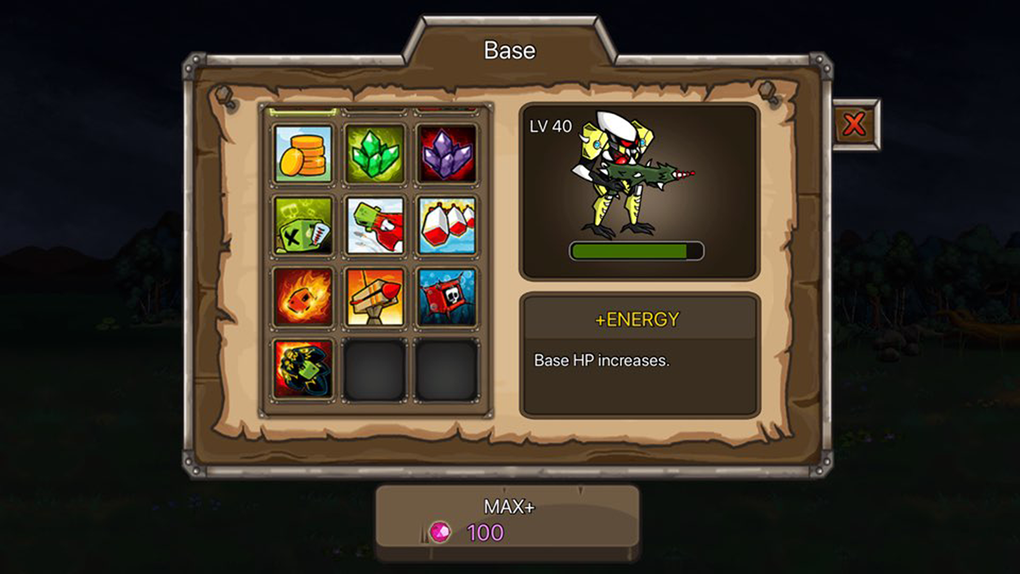Image resolution: width=1020 pixels, height=574 pixels.
Task: Close the Base window
Action: [x=854, y=125]
